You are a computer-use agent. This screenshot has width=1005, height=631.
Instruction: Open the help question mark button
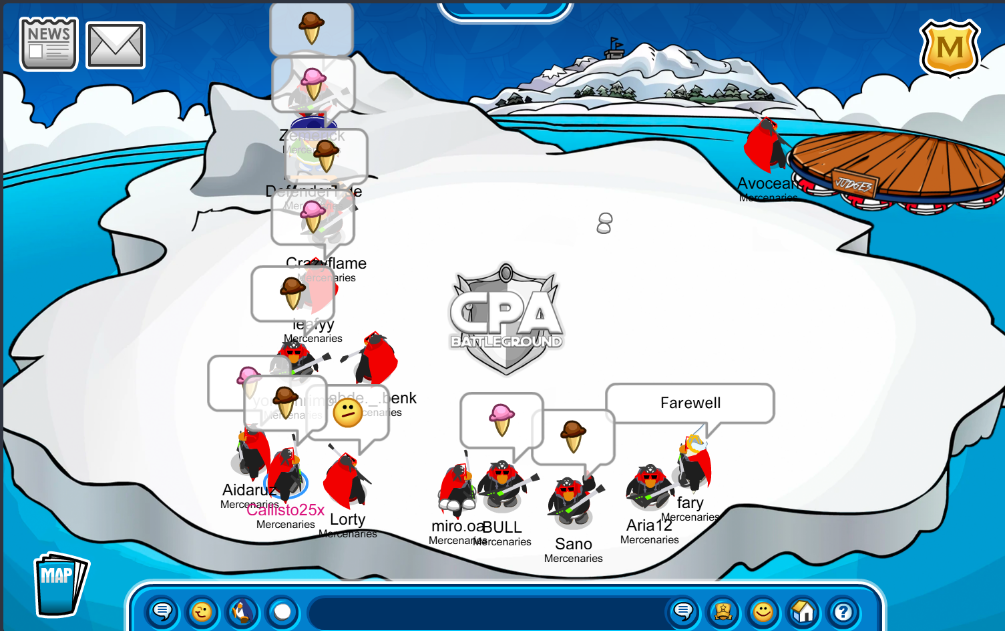(x=843, y=611)
